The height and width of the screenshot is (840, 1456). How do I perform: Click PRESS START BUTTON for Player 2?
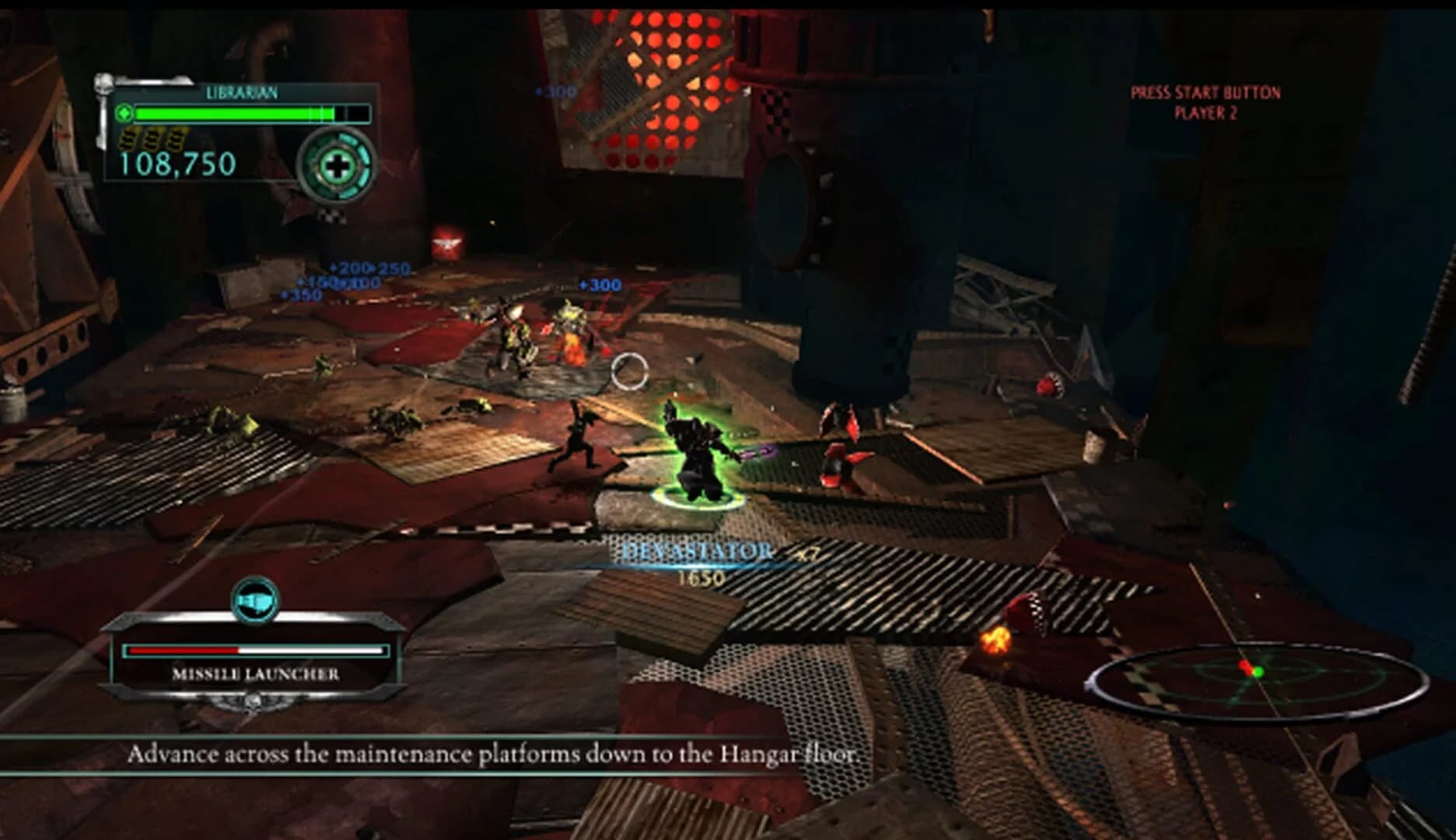pos(1206,100)
